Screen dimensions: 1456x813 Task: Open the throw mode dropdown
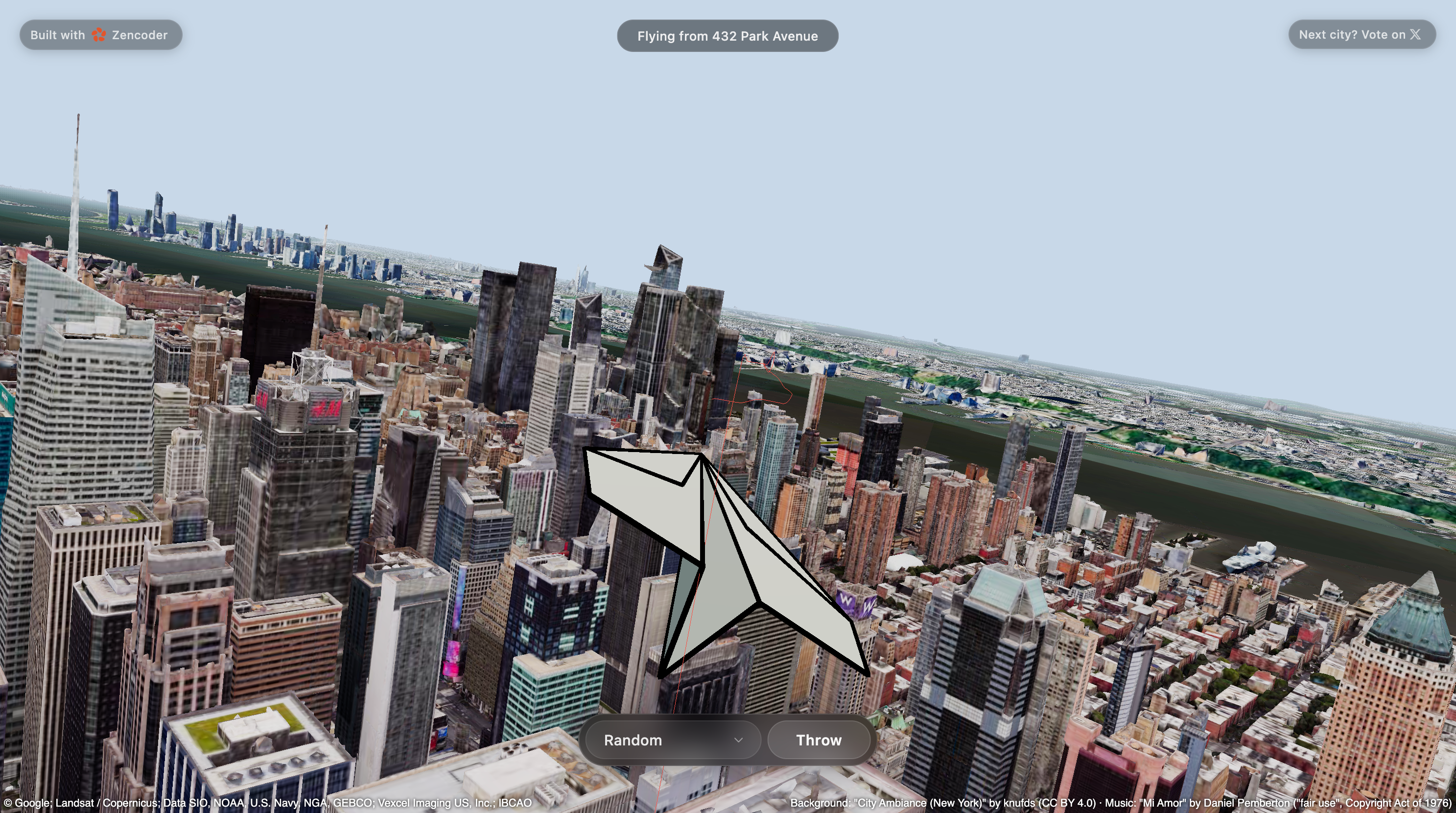point(672,740)
